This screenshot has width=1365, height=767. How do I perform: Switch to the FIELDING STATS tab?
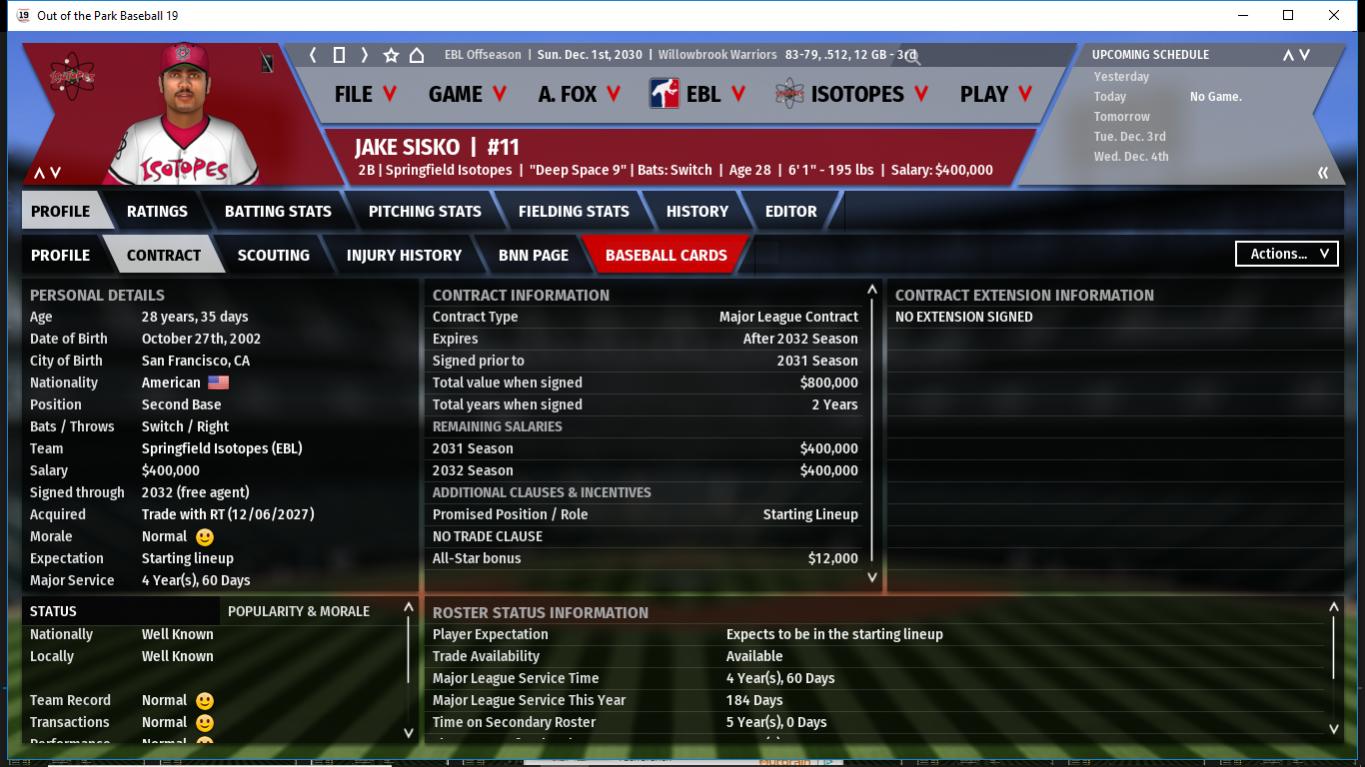click(x=574, y=211)
